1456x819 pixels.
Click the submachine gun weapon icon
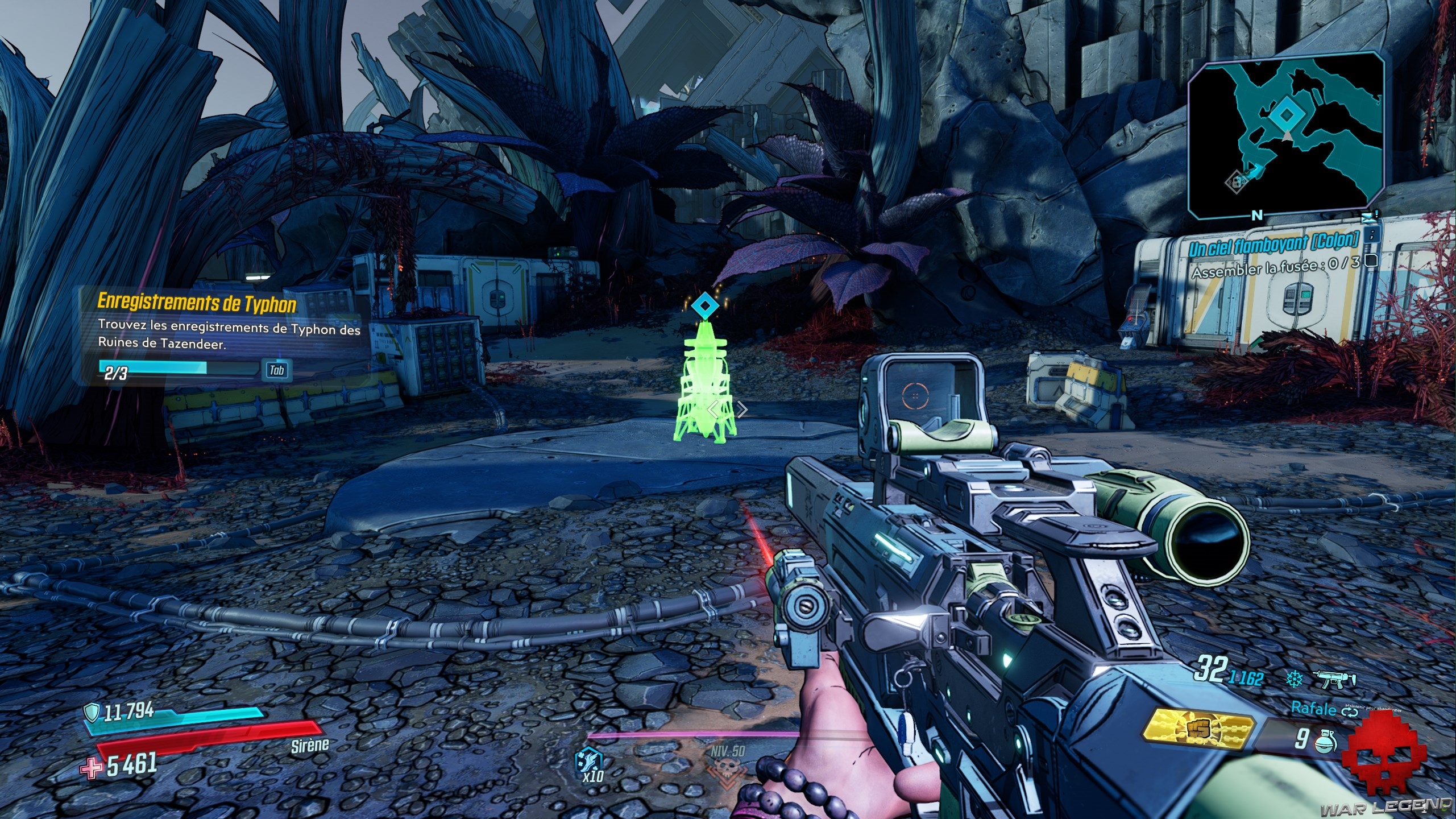coord(1334,679)
